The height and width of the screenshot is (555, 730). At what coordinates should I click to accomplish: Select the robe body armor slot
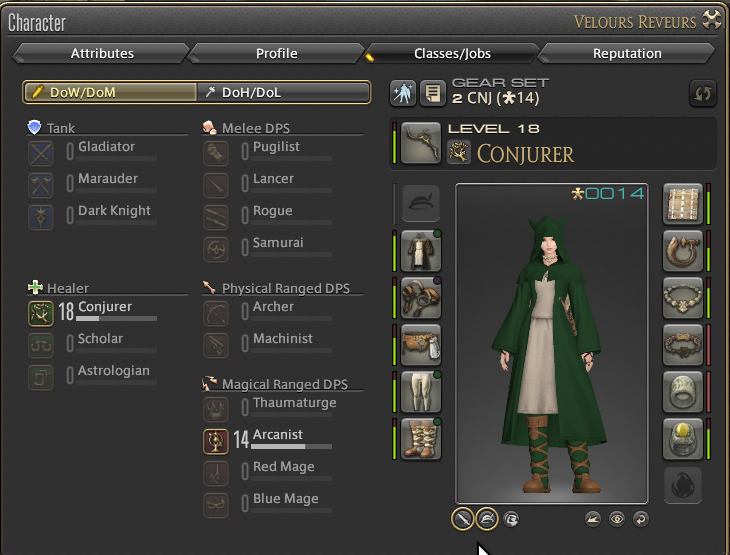tap(421, 251)
